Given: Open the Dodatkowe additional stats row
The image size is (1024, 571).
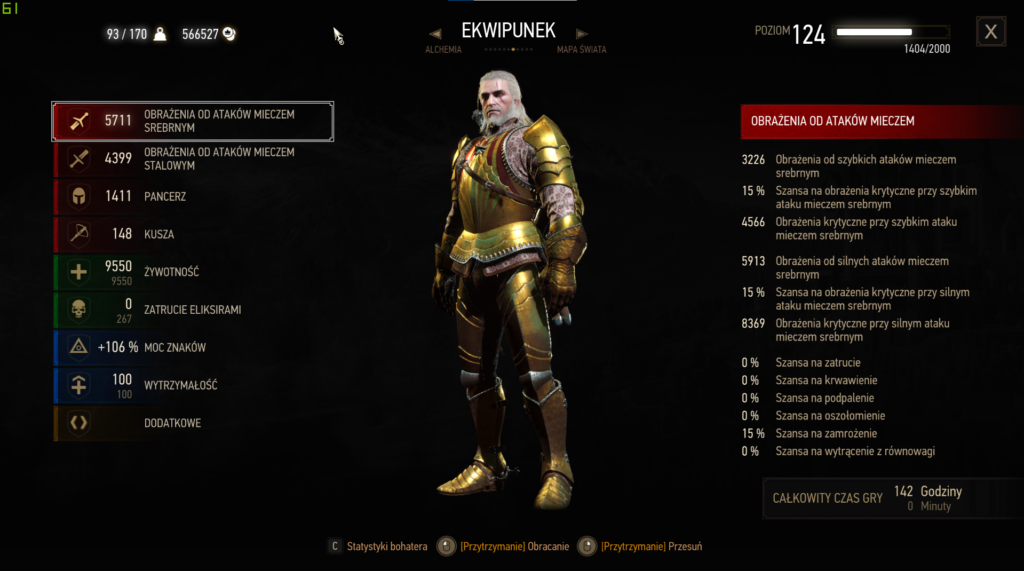Looking at the screenshot, I should click(192, 423).
